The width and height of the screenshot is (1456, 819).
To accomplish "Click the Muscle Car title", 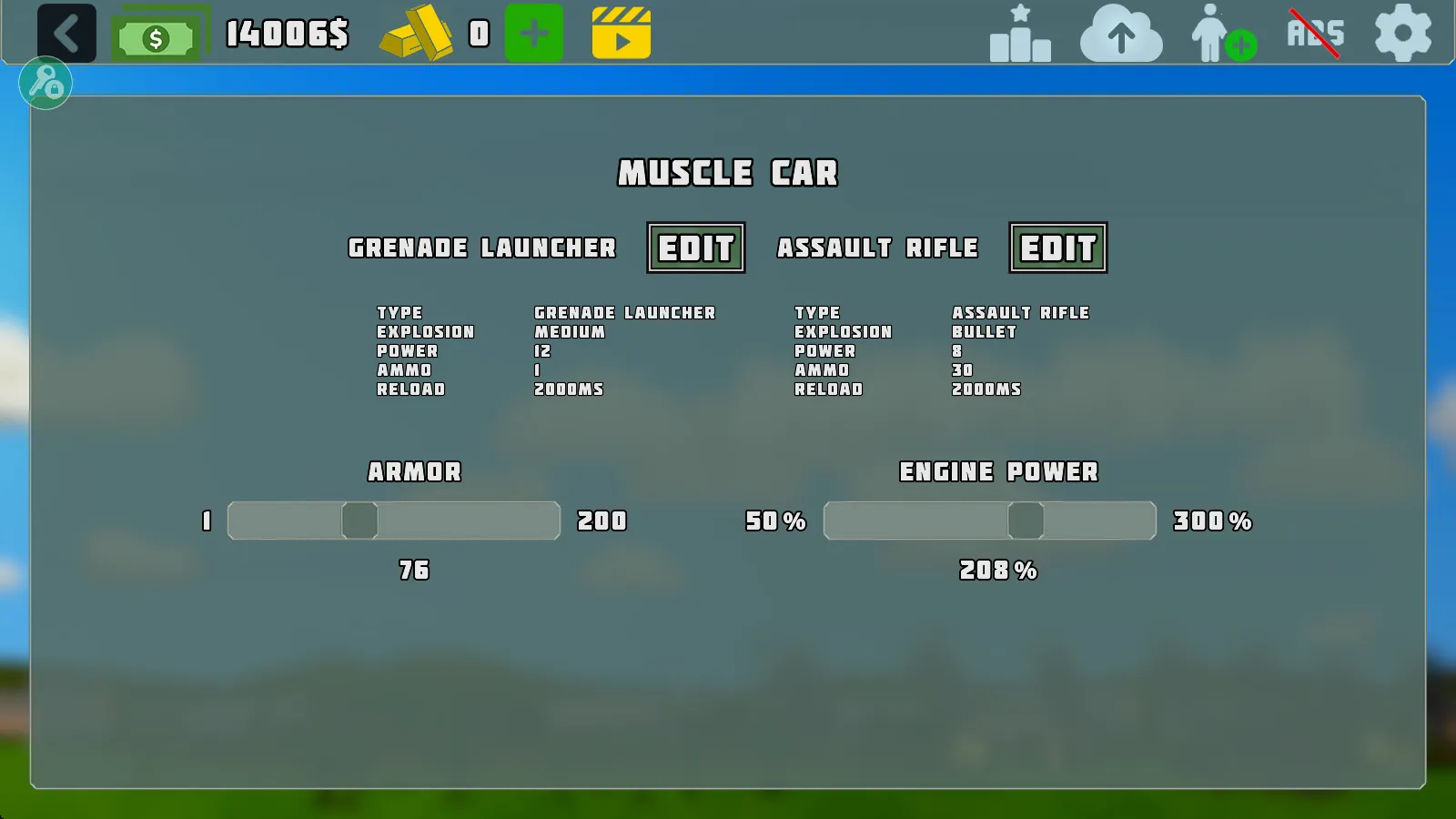I will [x=729, y=173].
